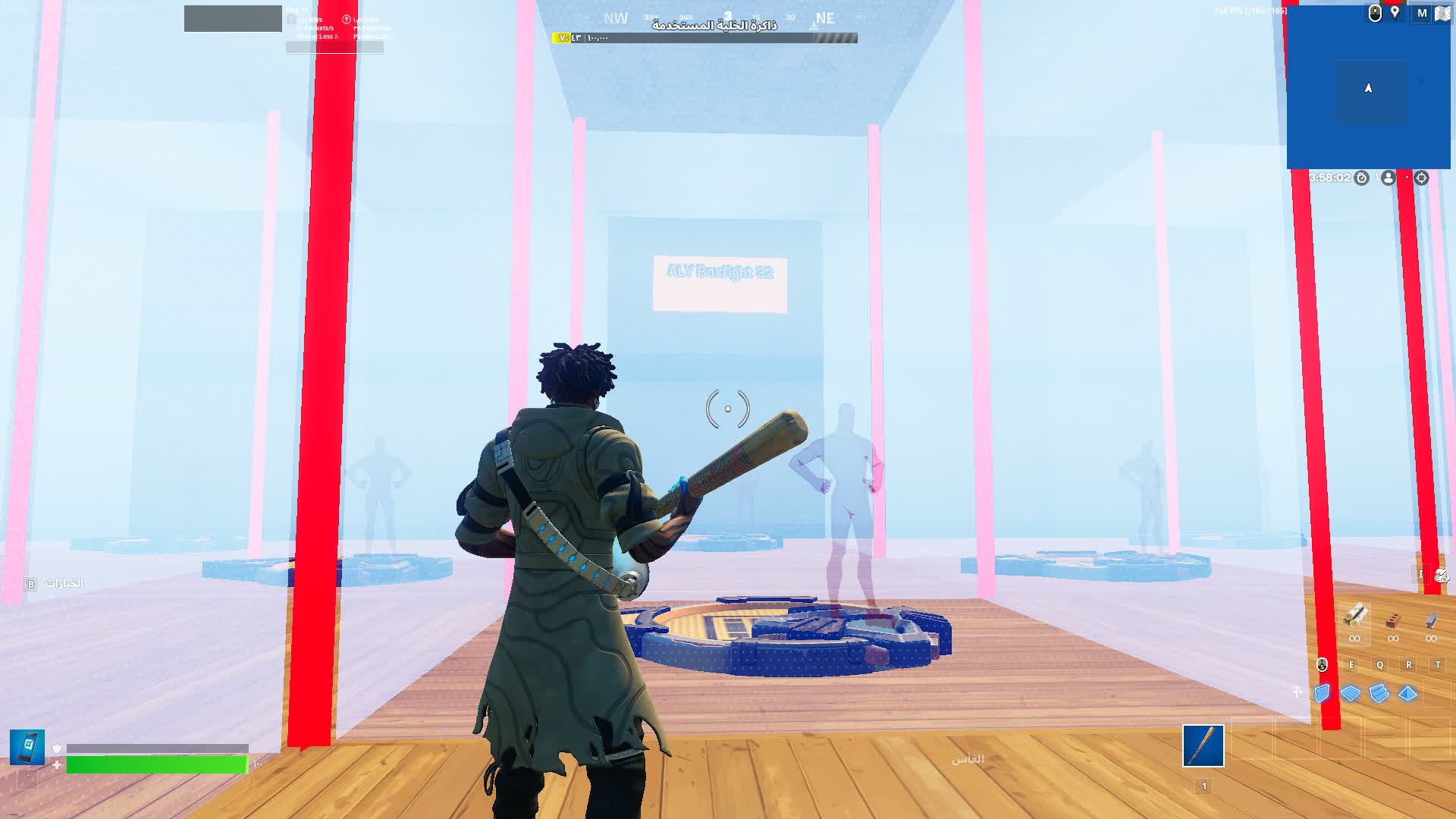
Task: Select the cone build piece icon
Action: click(1407, 692)
